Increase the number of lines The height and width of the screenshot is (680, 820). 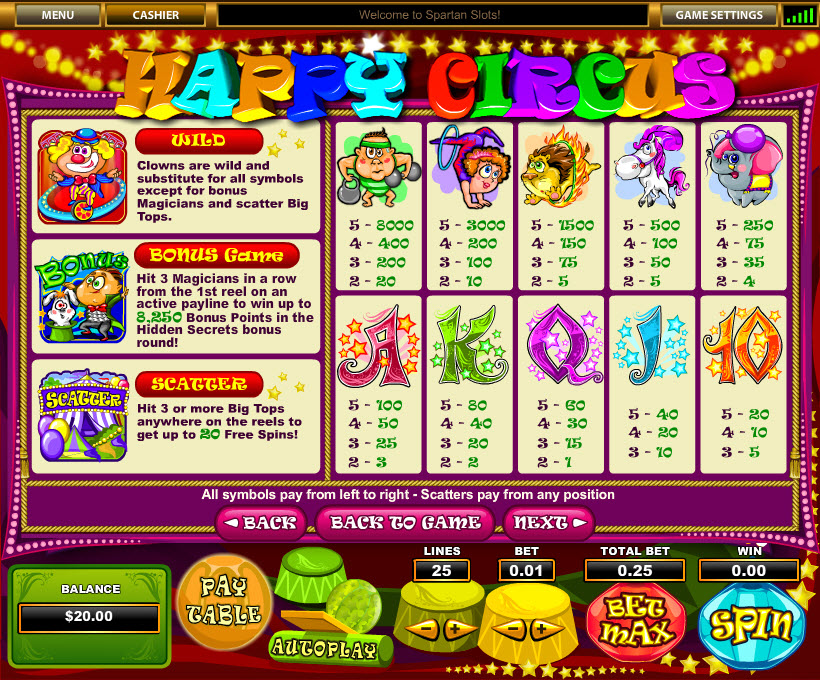coord(456,629)
